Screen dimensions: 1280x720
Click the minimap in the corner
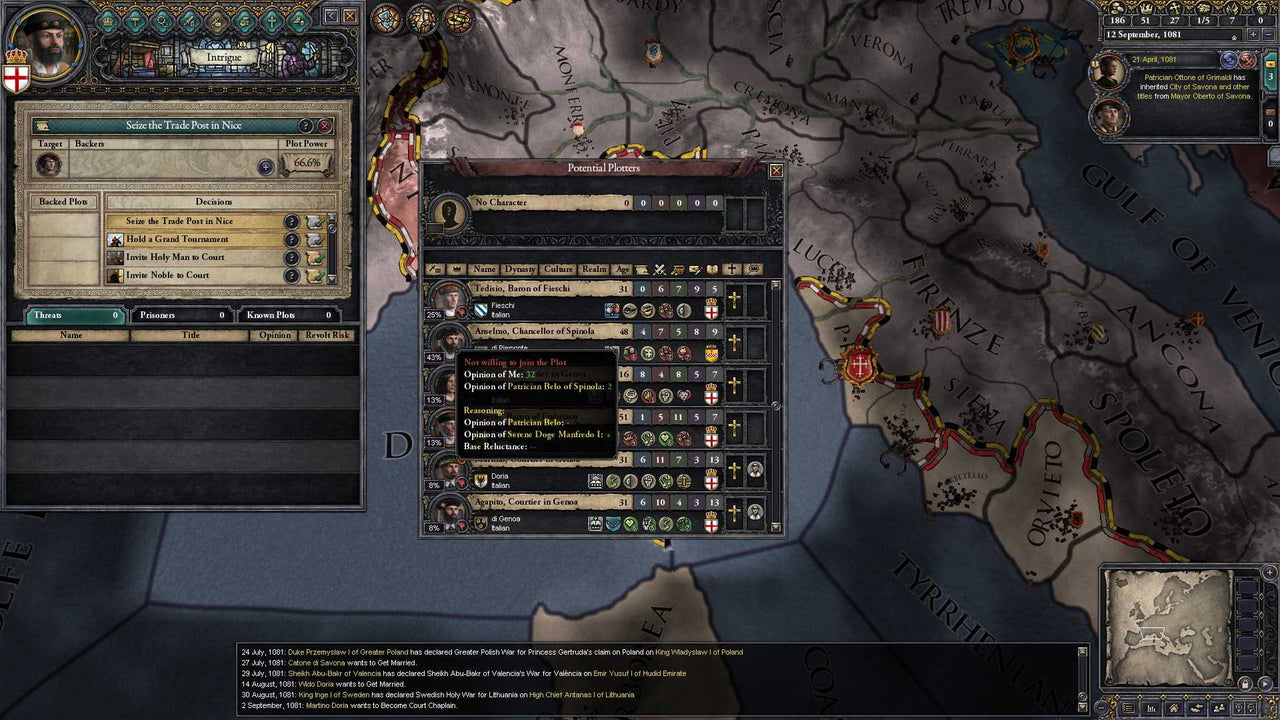pos(1167,627)
